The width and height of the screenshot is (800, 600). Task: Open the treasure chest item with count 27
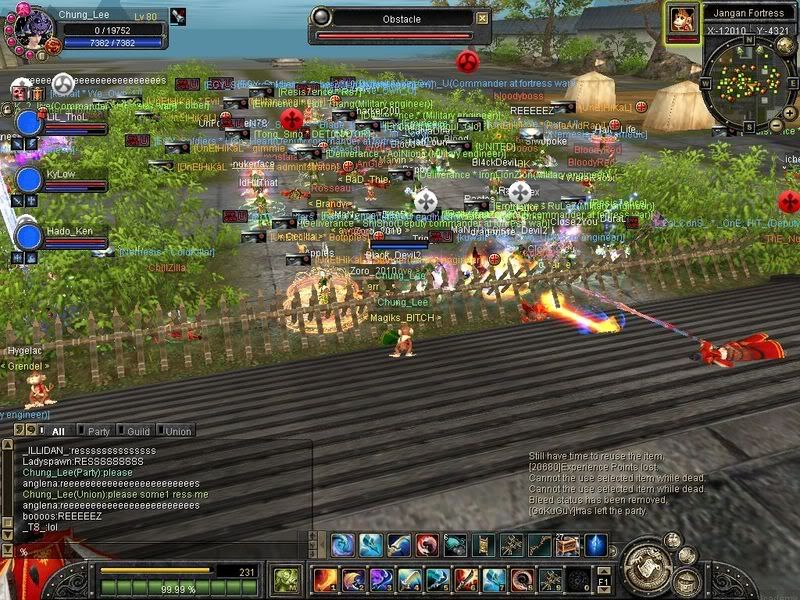pyautogui.click(x=568, y=546)
